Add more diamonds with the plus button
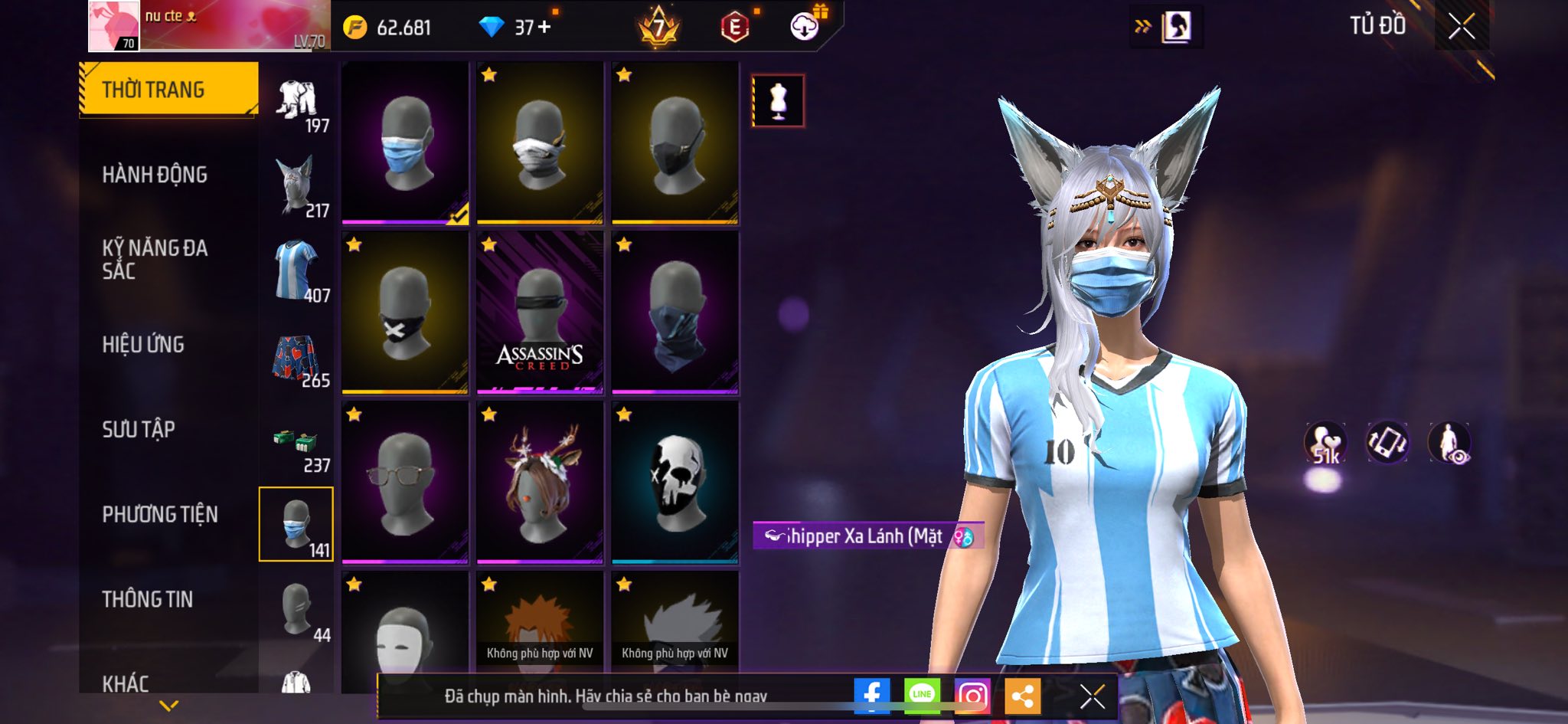This screenshot has width=1568, height=724. [x=544, y=28]
